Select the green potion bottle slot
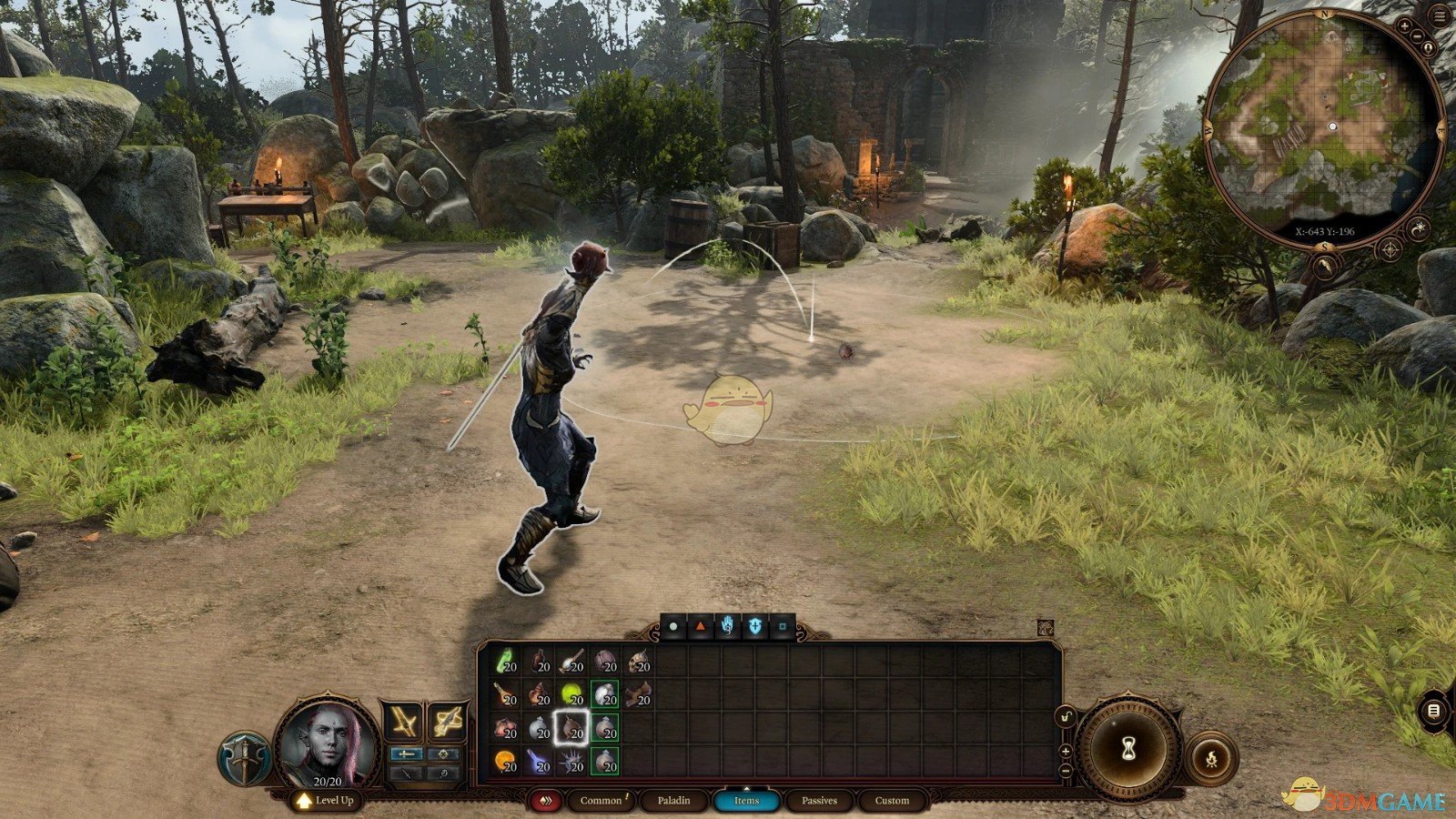This screenshot has width=1456, height=819. tap(506, 662)
